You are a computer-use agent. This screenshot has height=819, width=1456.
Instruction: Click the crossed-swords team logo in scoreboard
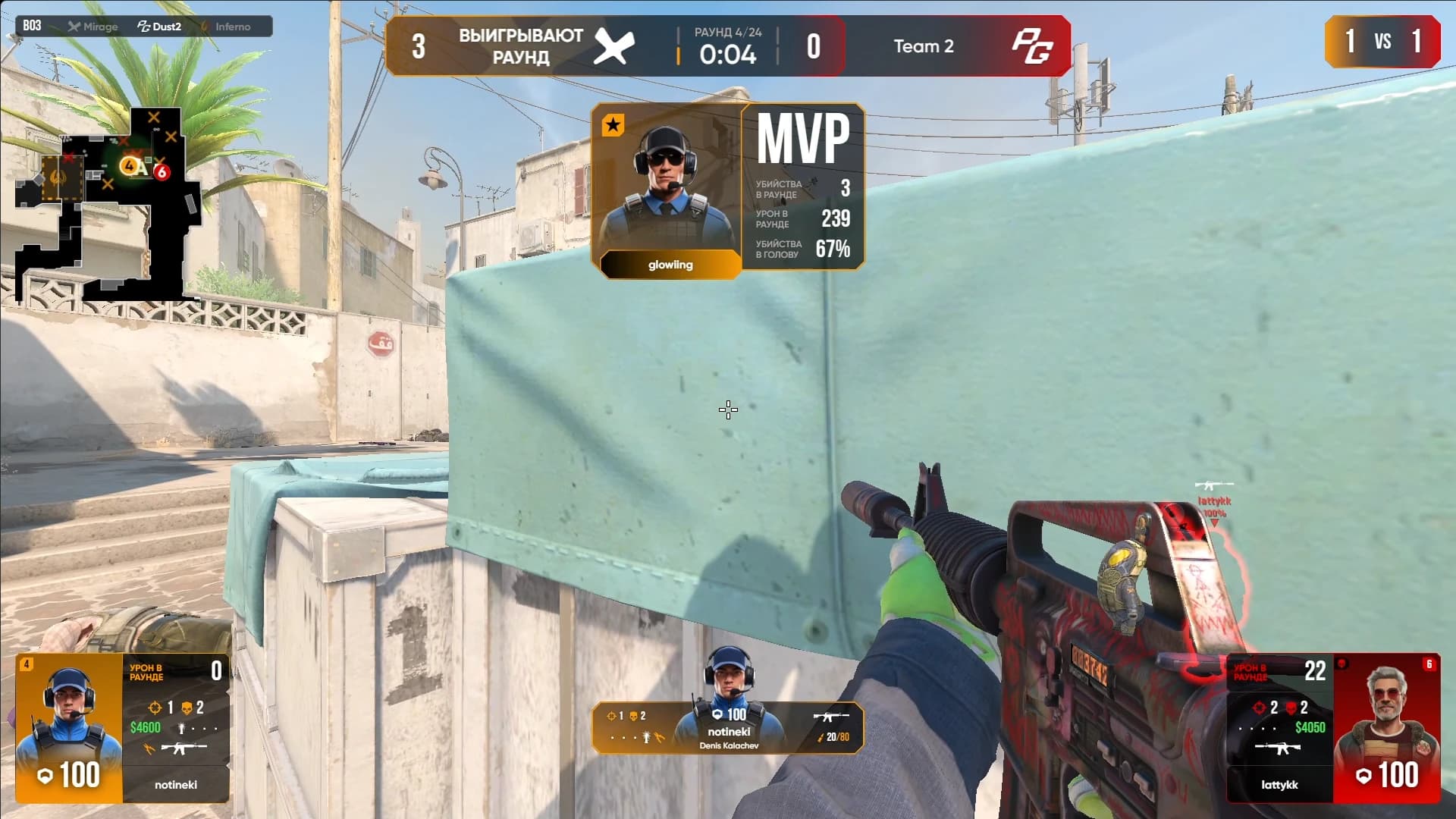click(613, 46)
